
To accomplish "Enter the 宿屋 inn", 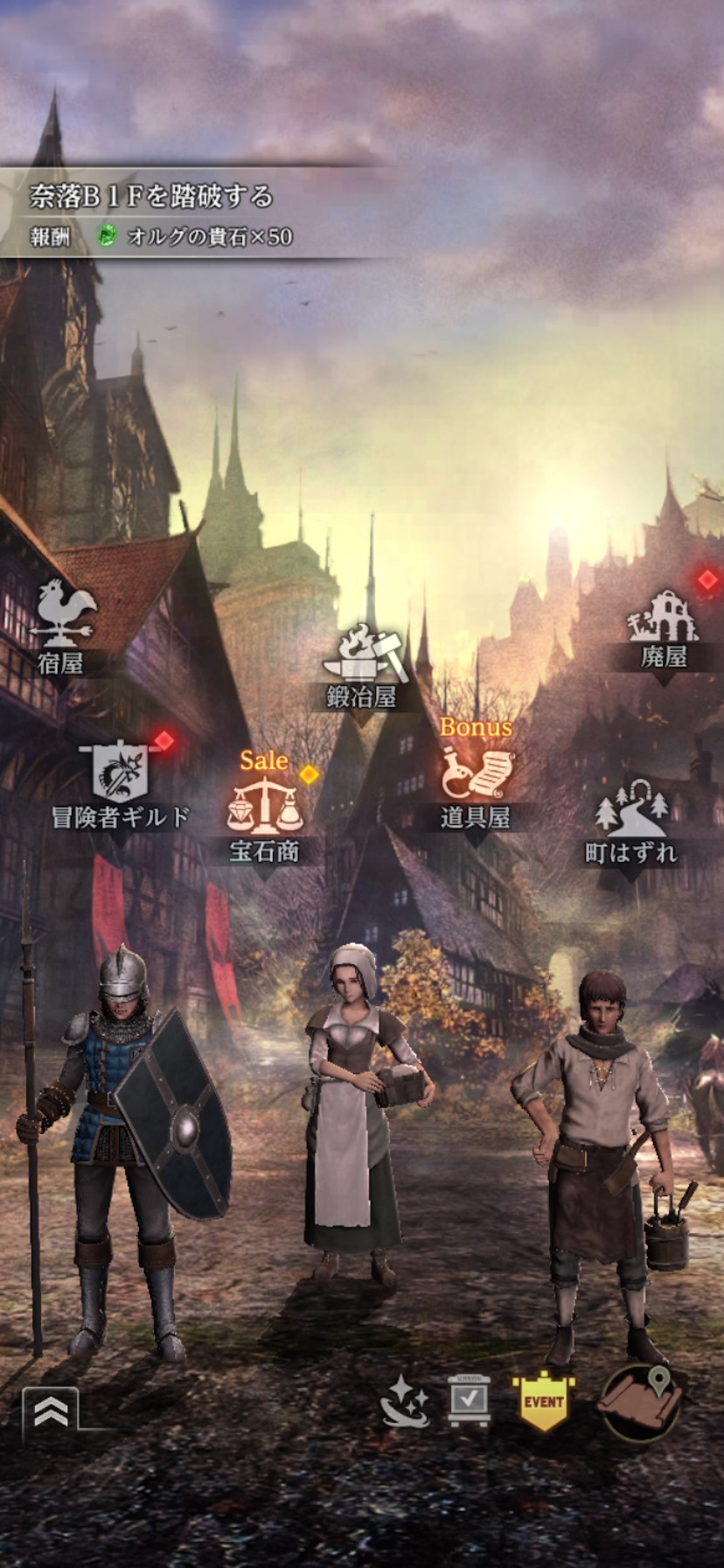I will 63,626.
